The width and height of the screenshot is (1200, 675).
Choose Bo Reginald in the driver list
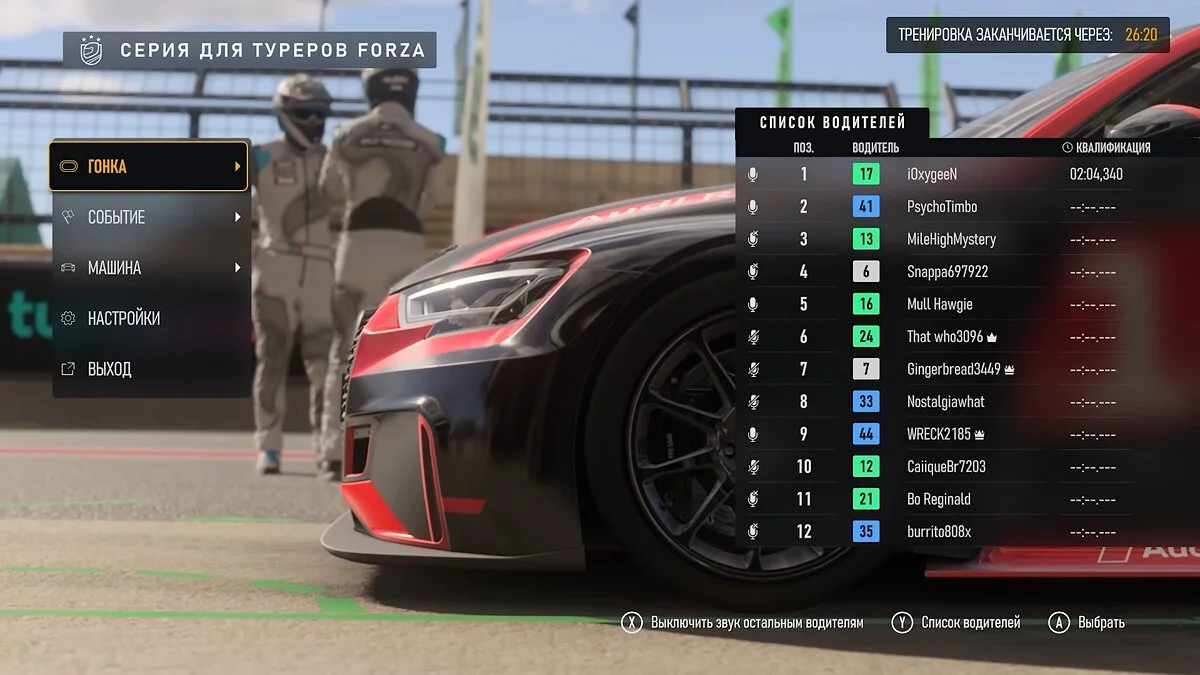(x=938, y=499)
